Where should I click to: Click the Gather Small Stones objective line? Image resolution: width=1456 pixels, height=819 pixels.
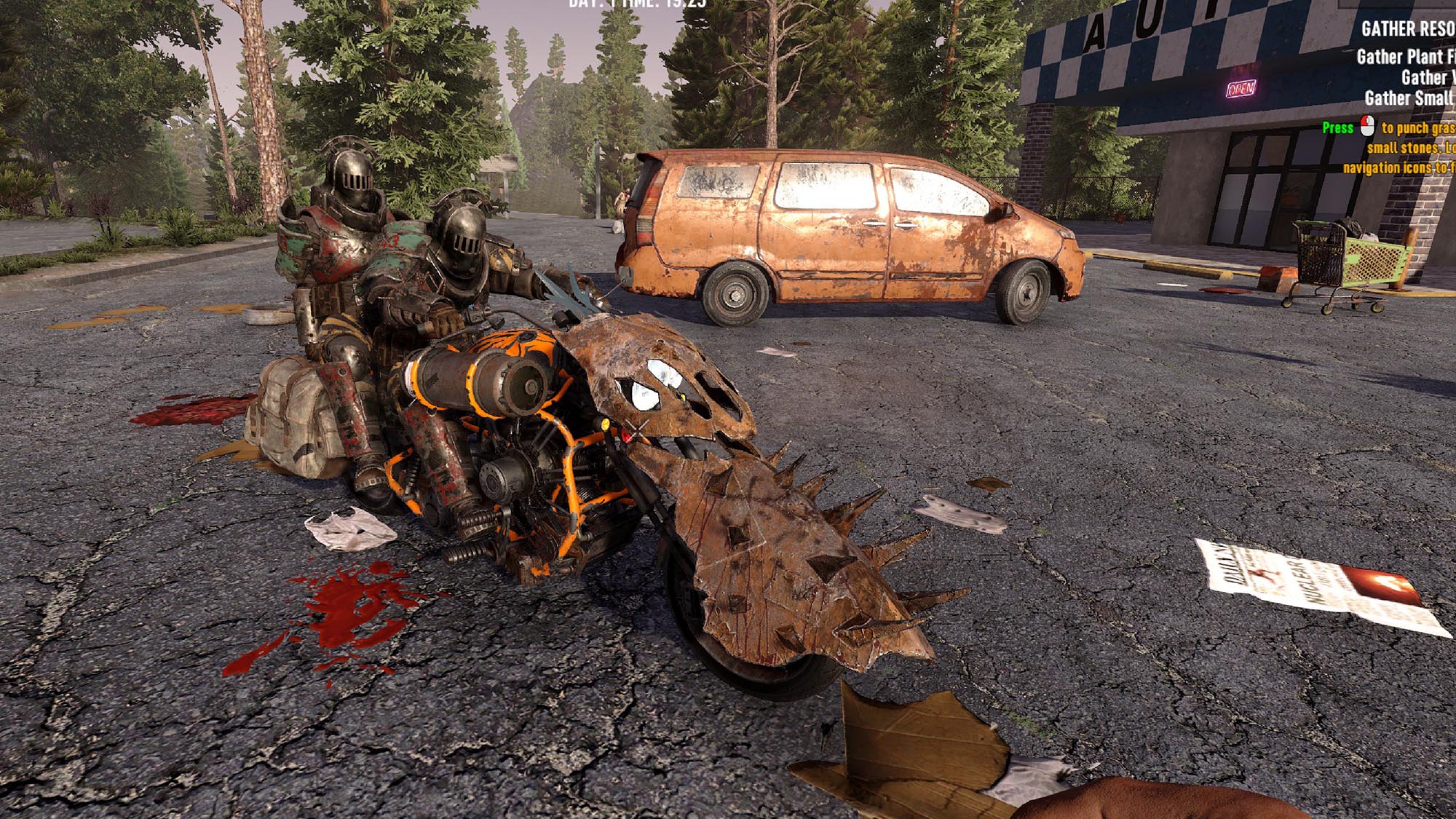point(1409,98)
